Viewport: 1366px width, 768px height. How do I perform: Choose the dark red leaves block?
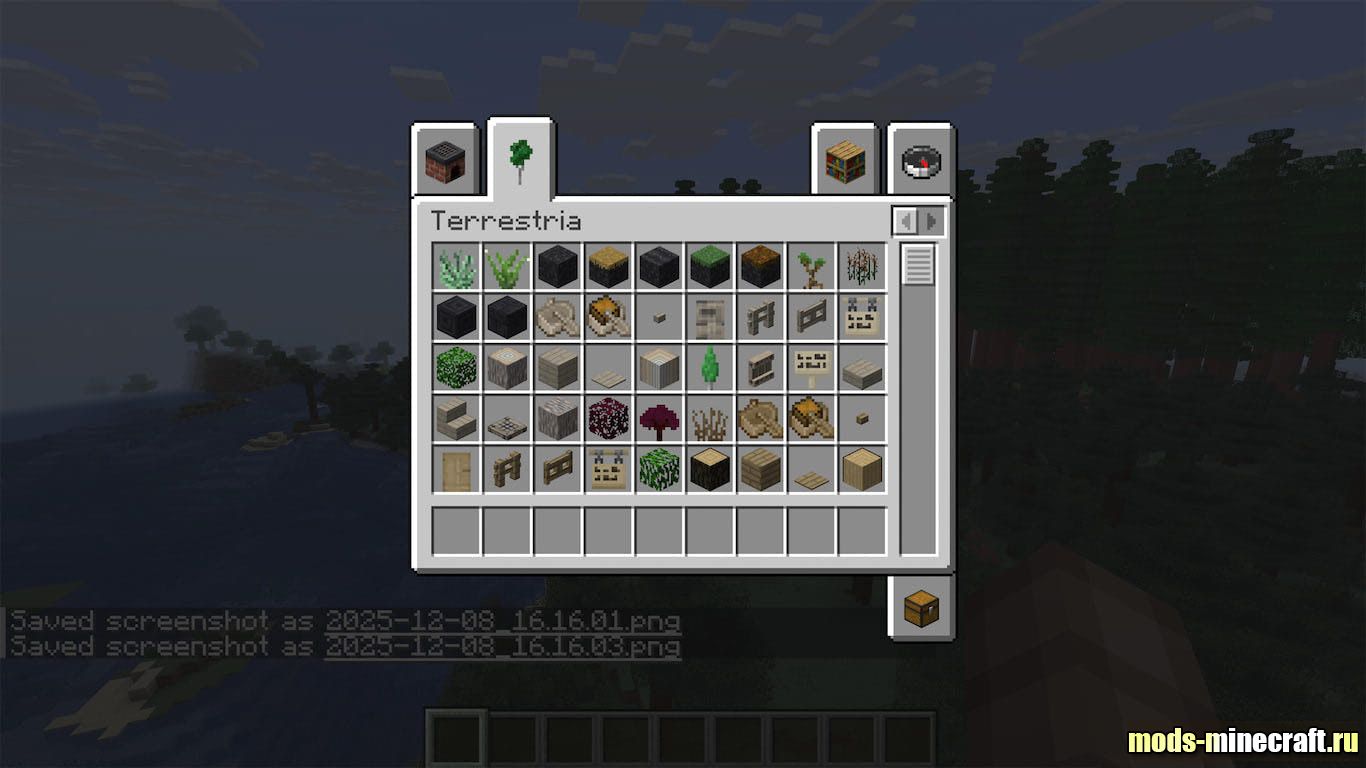[609, 419]
